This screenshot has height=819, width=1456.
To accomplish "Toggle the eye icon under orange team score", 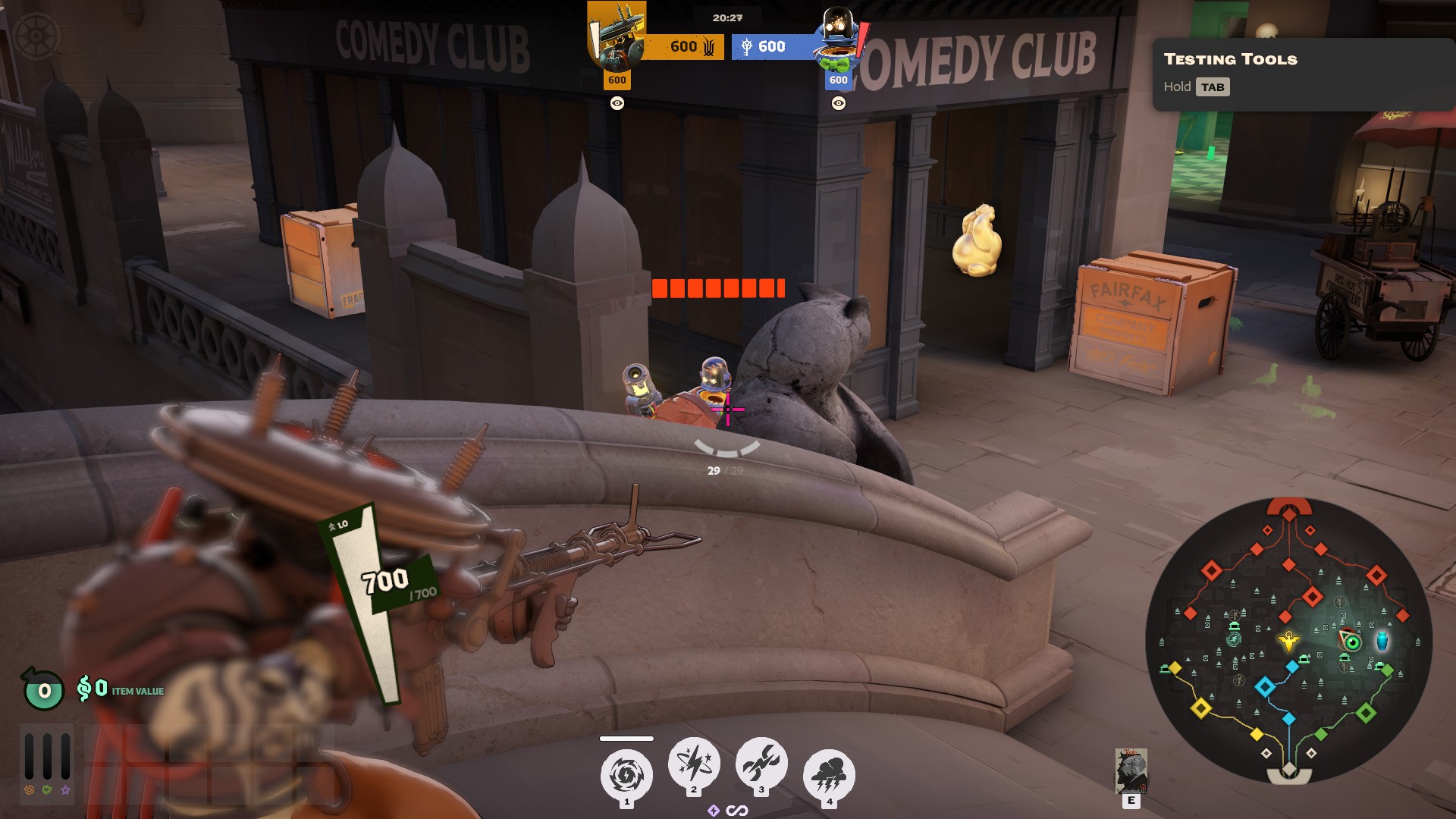I will tap(617, 102).
